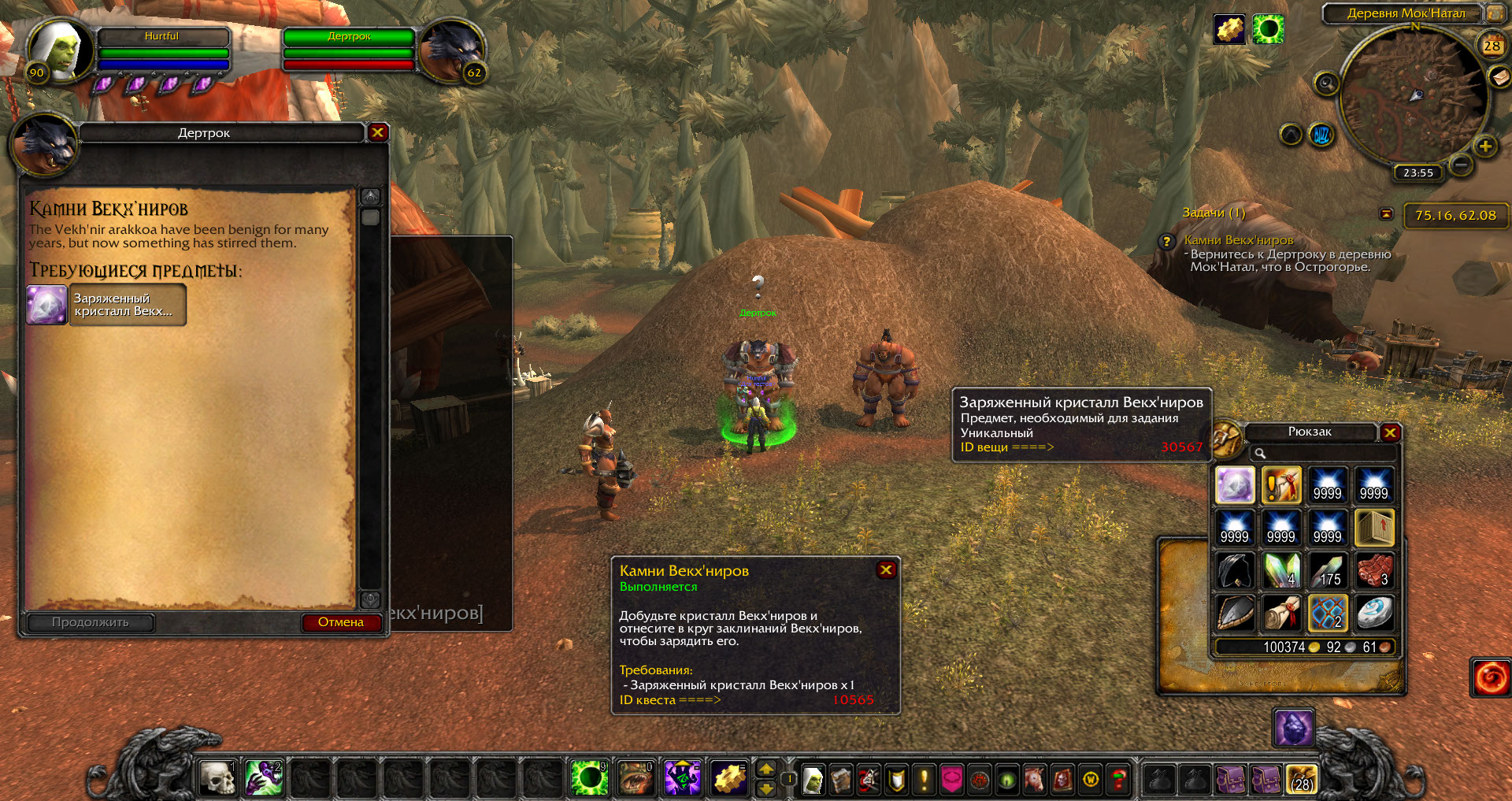Select the purple crystal in the backpack
The height and width of the screenshot is (801, 1512).
pyautogui.click(x=1235, y=485)
